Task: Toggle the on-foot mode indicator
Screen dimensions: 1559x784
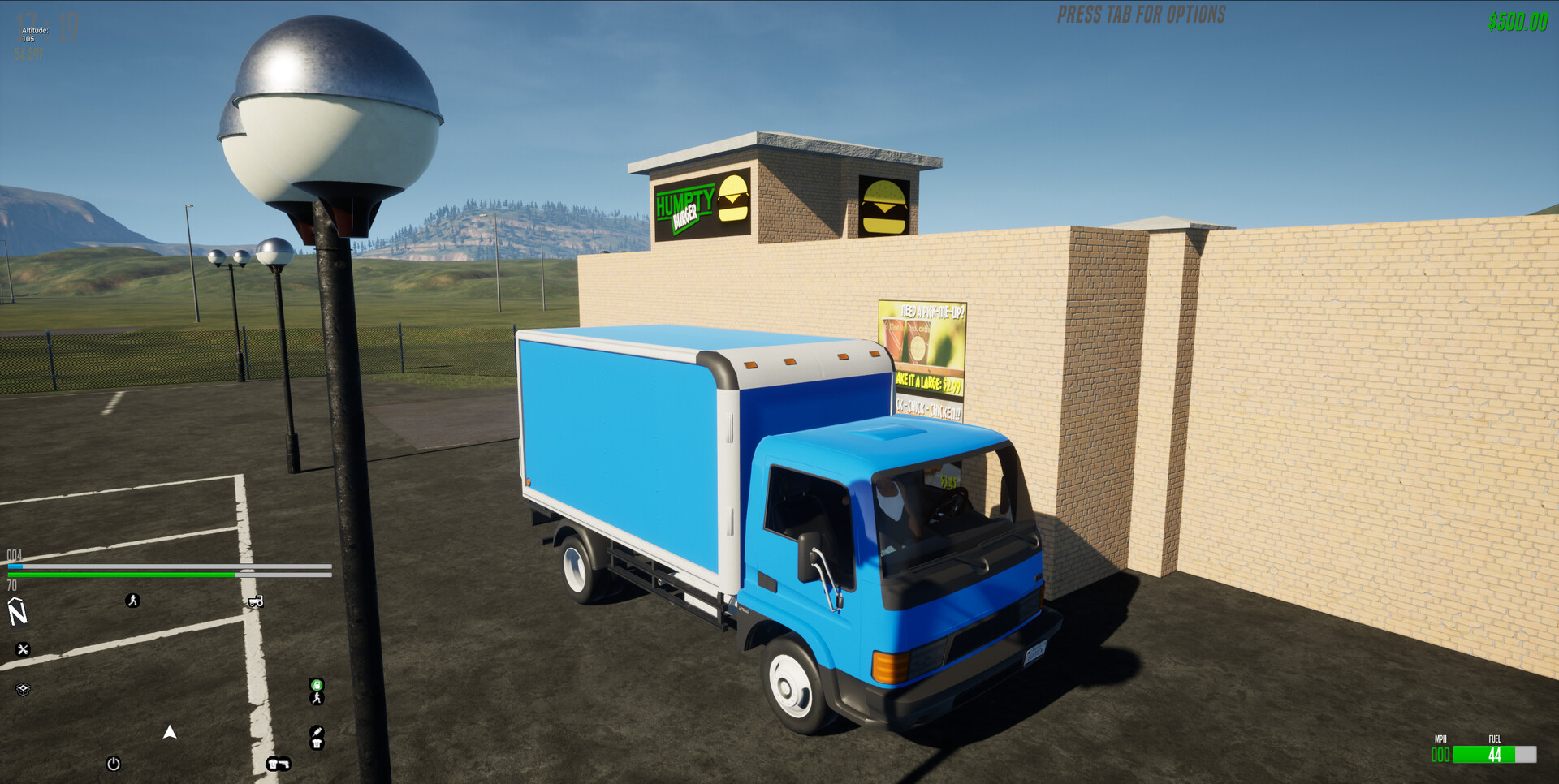Action: [x=317, y=700]
